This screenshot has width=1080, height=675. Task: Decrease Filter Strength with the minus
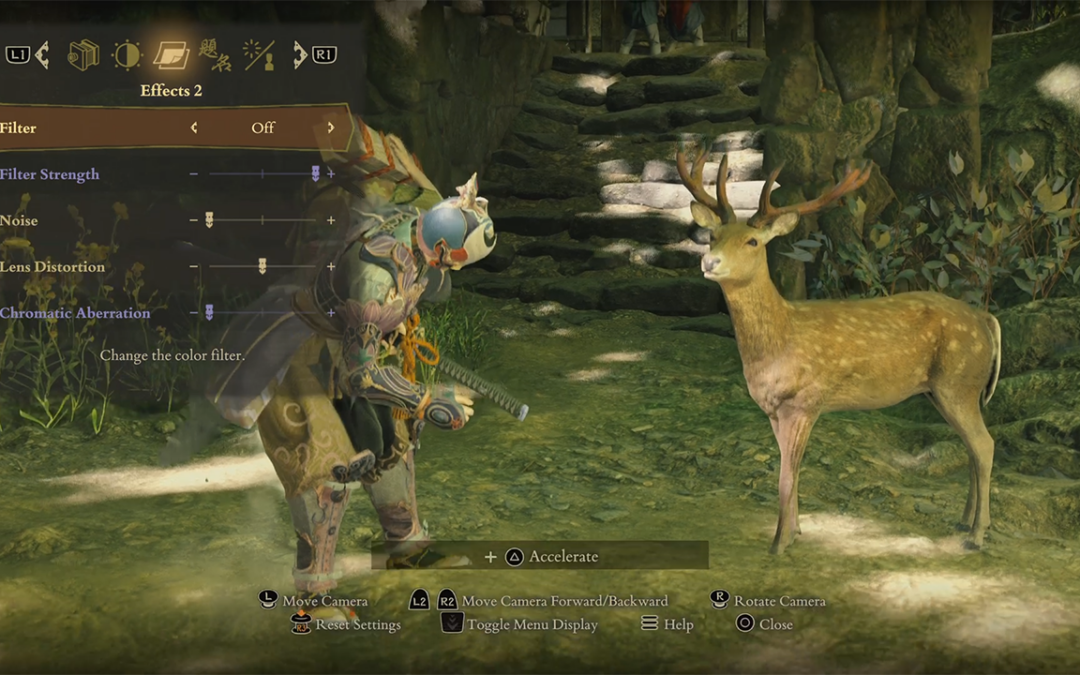coord(194,174)
